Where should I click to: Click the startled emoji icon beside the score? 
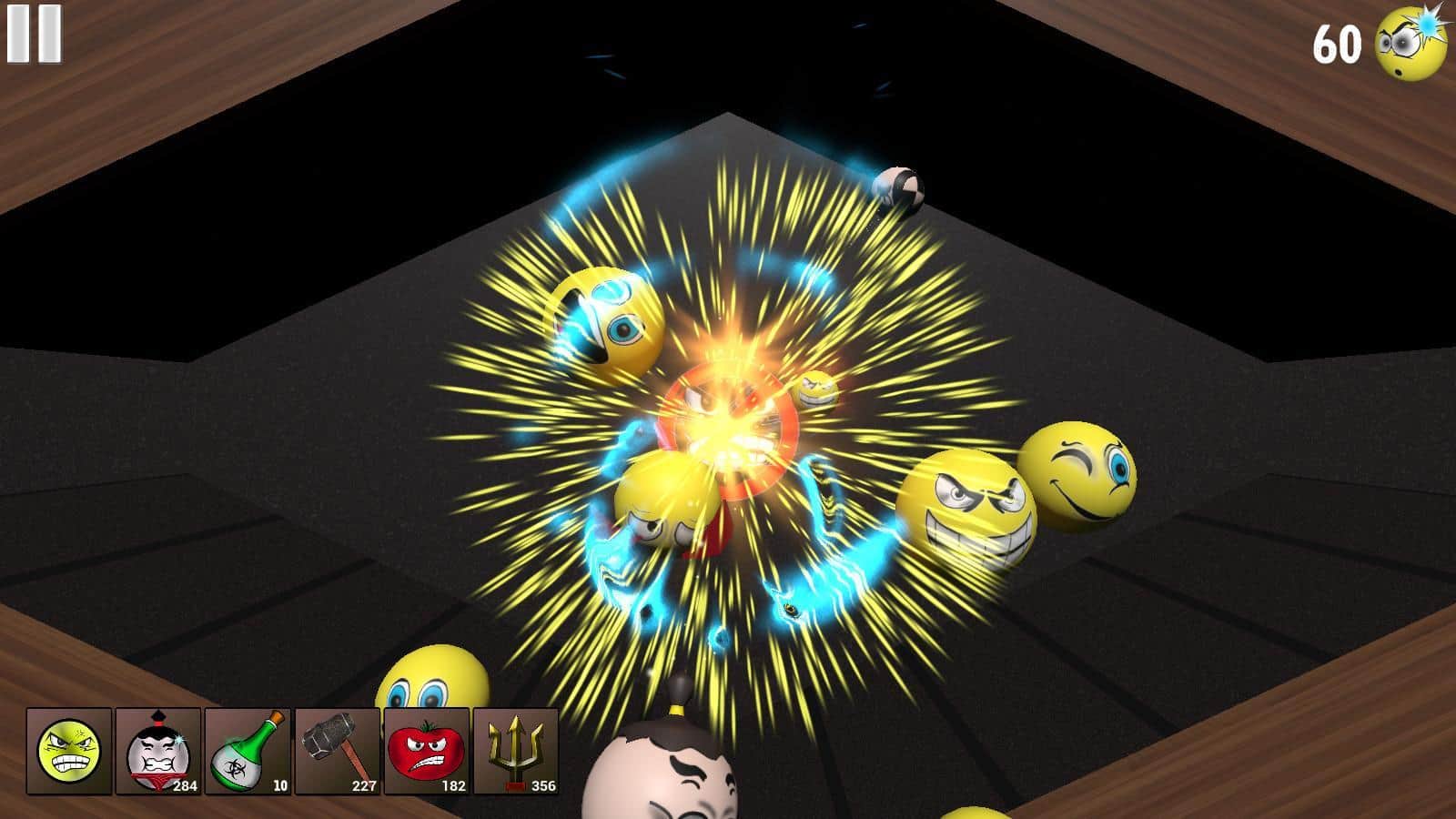[1406, 43]
